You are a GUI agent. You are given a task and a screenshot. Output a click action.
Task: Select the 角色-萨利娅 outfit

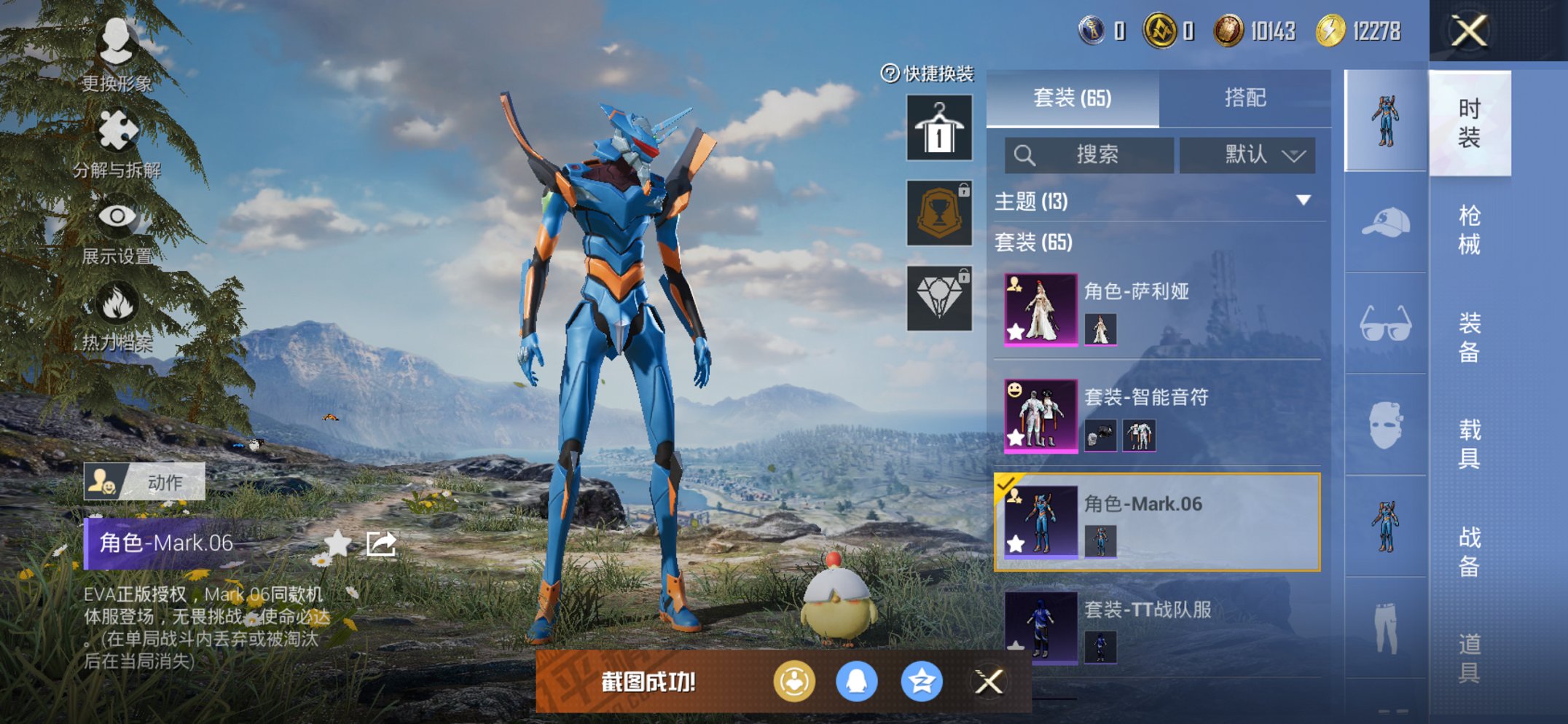point(1157,310)
